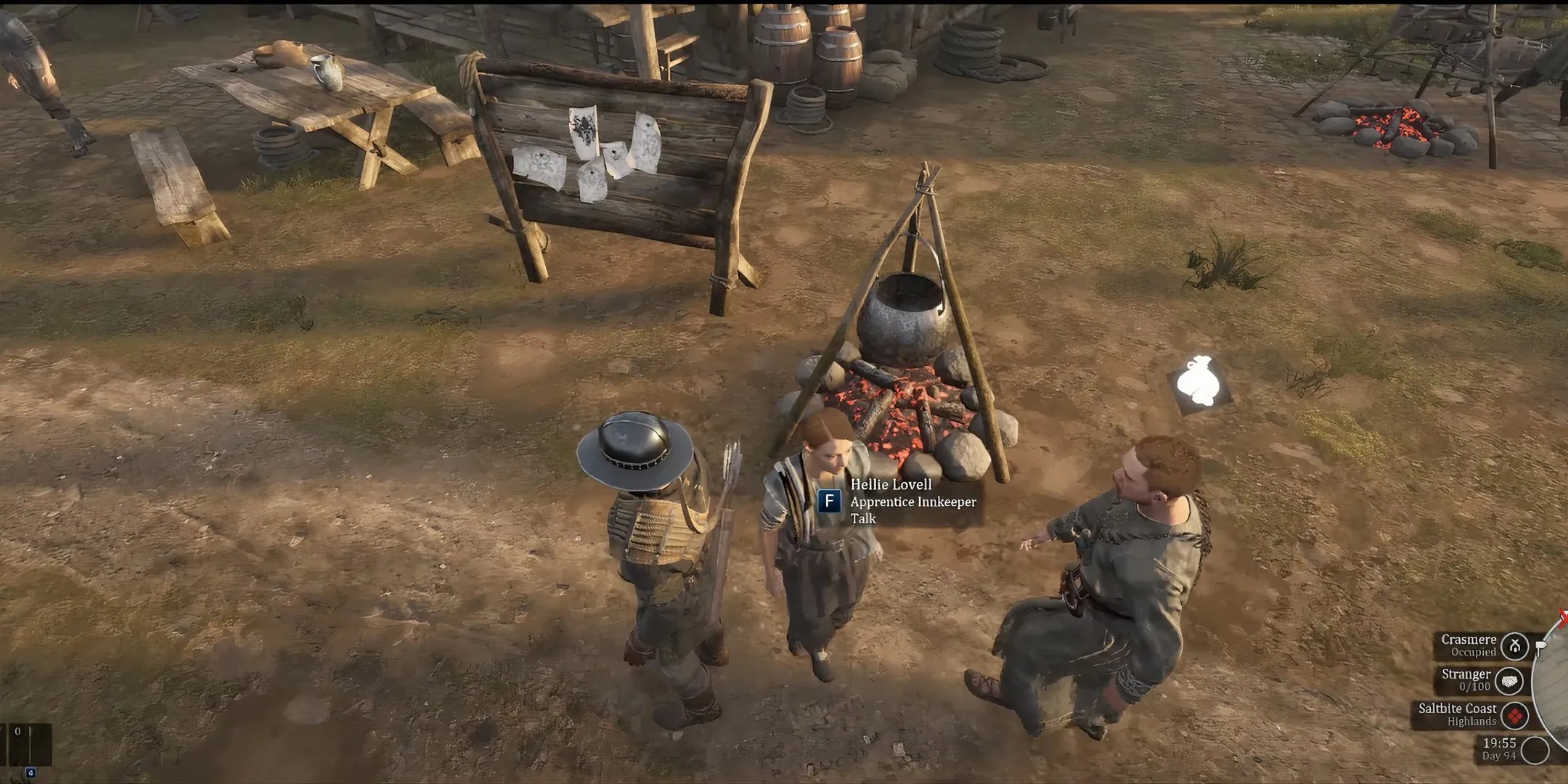Click the flag marker atop the minimap
Viewport: 1568px width, 784px height.
[x=1540, y=646]
